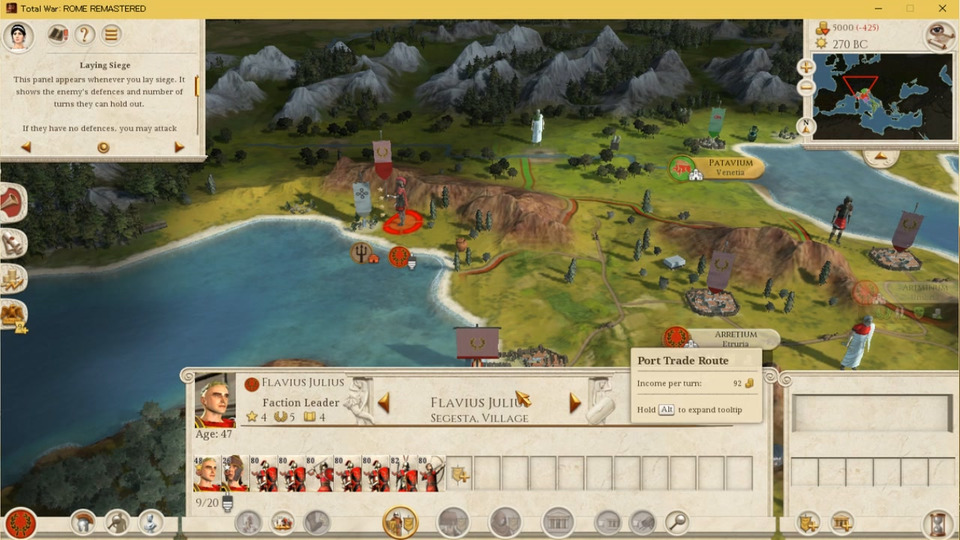Viewport: 960px width, 540px height.
Task: Select the Patavium settlement label
Action: (730, 166)
